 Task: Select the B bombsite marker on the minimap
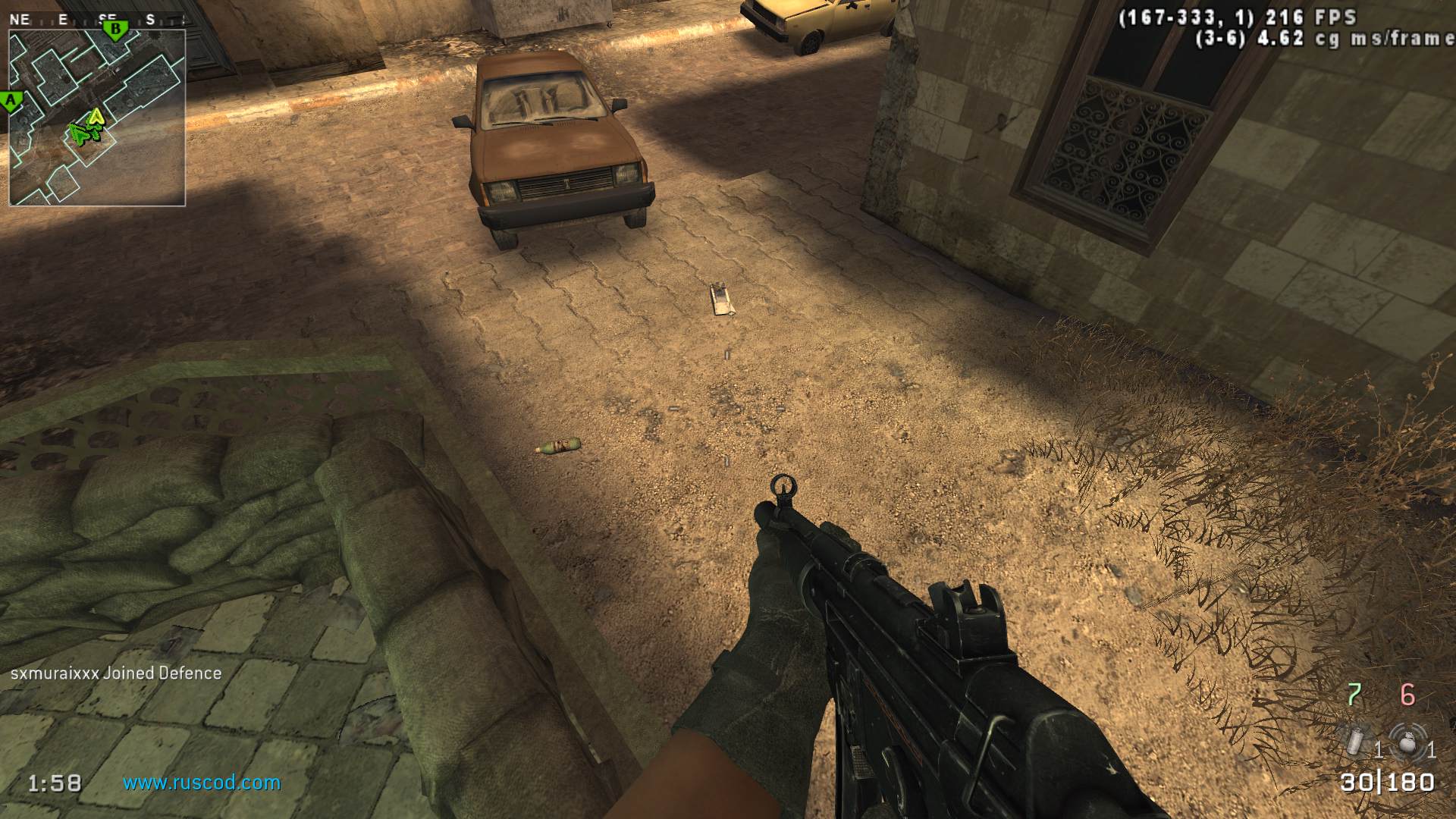coord(115,31)
